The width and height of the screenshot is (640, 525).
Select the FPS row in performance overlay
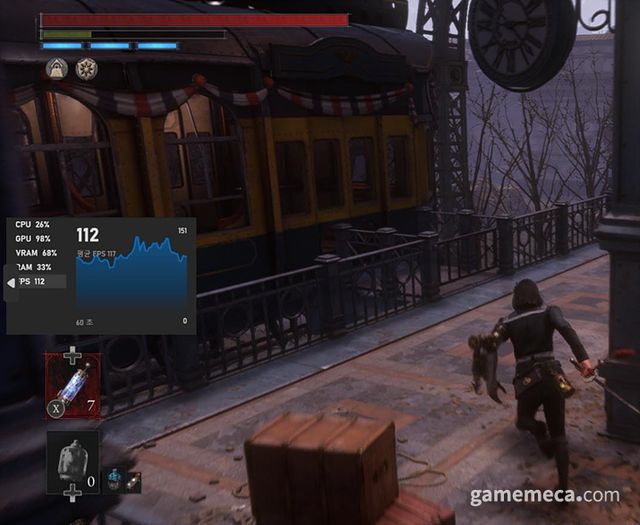[x=38, y=282]
